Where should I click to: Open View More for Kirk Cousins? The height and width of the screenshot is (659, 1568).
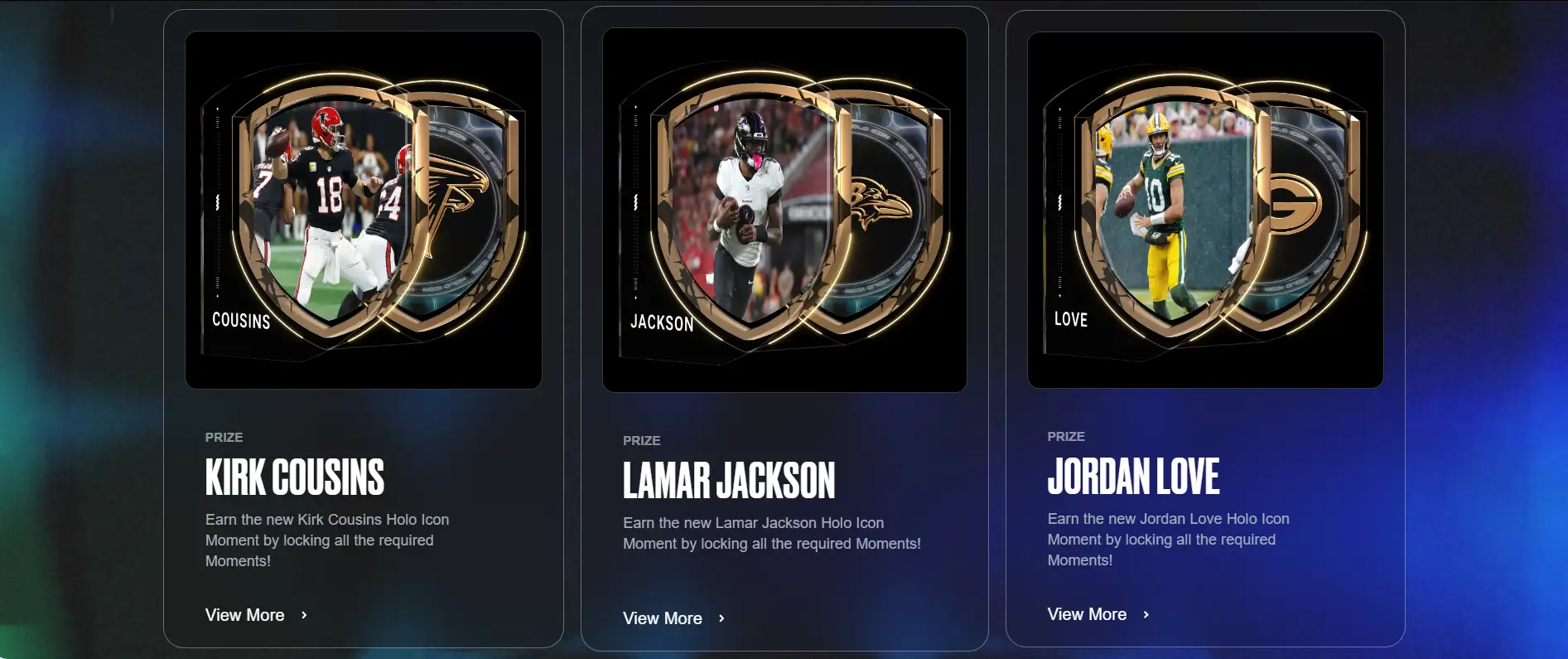coord(256,615)
